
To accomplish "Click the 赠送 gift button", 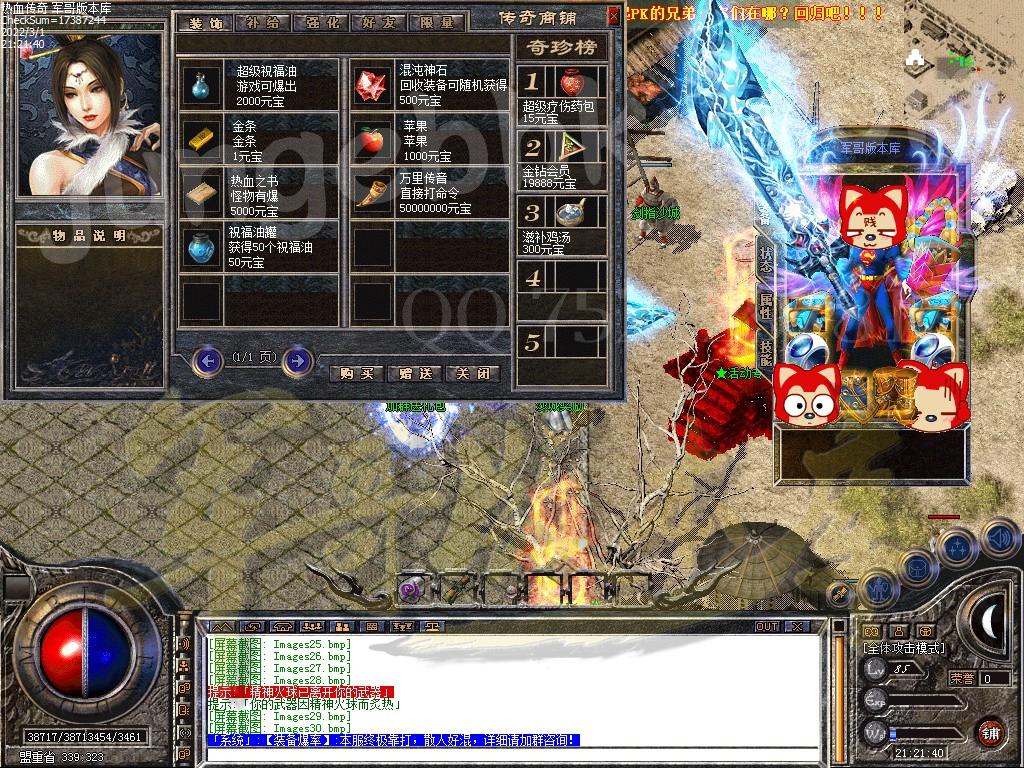I will (415, 373).
